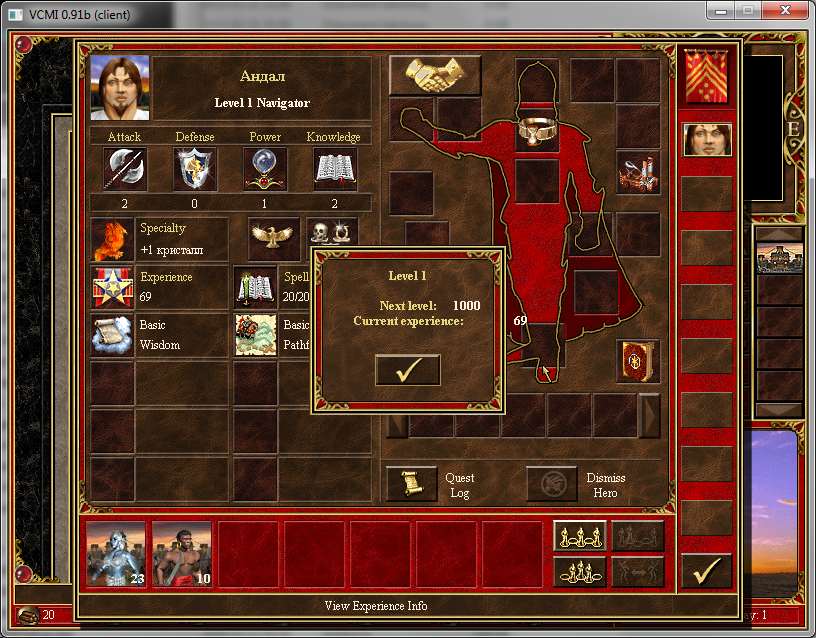
Task: Open the hero trade handshake button
Action: (435, 75)
